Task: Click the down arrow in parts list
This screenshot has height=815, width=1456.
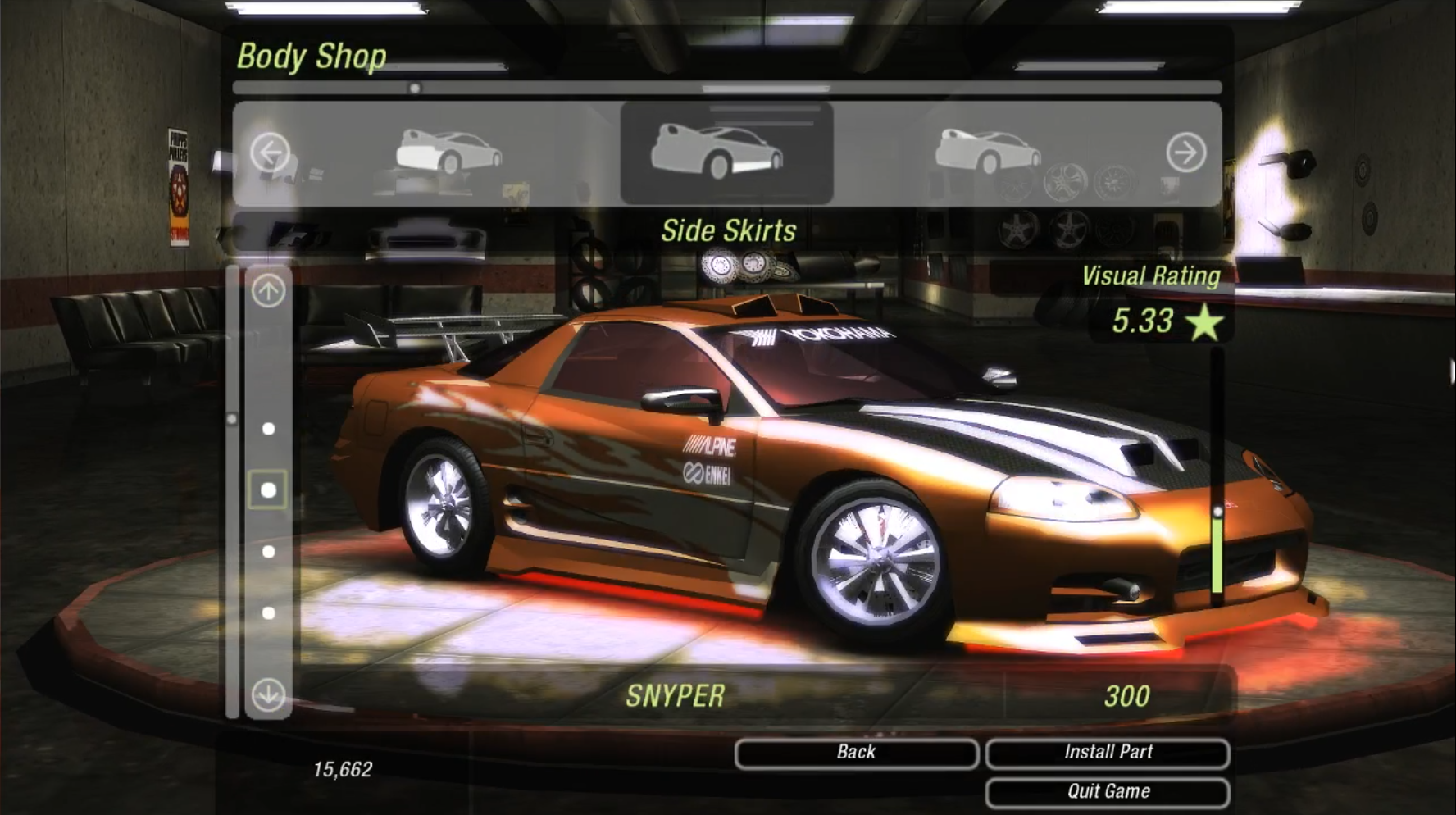Action: click(x=268, y=695)
